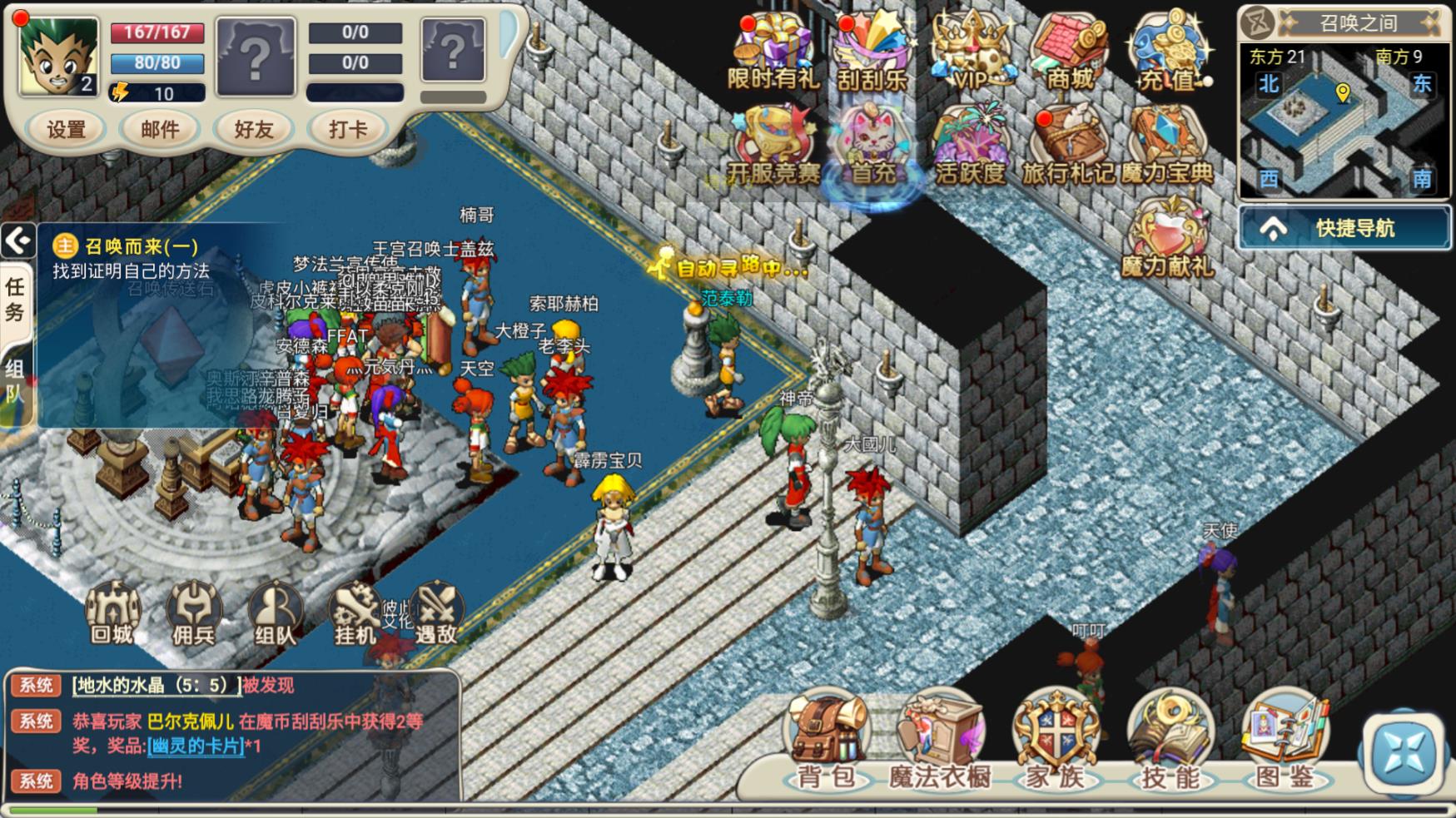Collapse the left quest panel arrow
The image size is (1456, 818).
[17, 242]
